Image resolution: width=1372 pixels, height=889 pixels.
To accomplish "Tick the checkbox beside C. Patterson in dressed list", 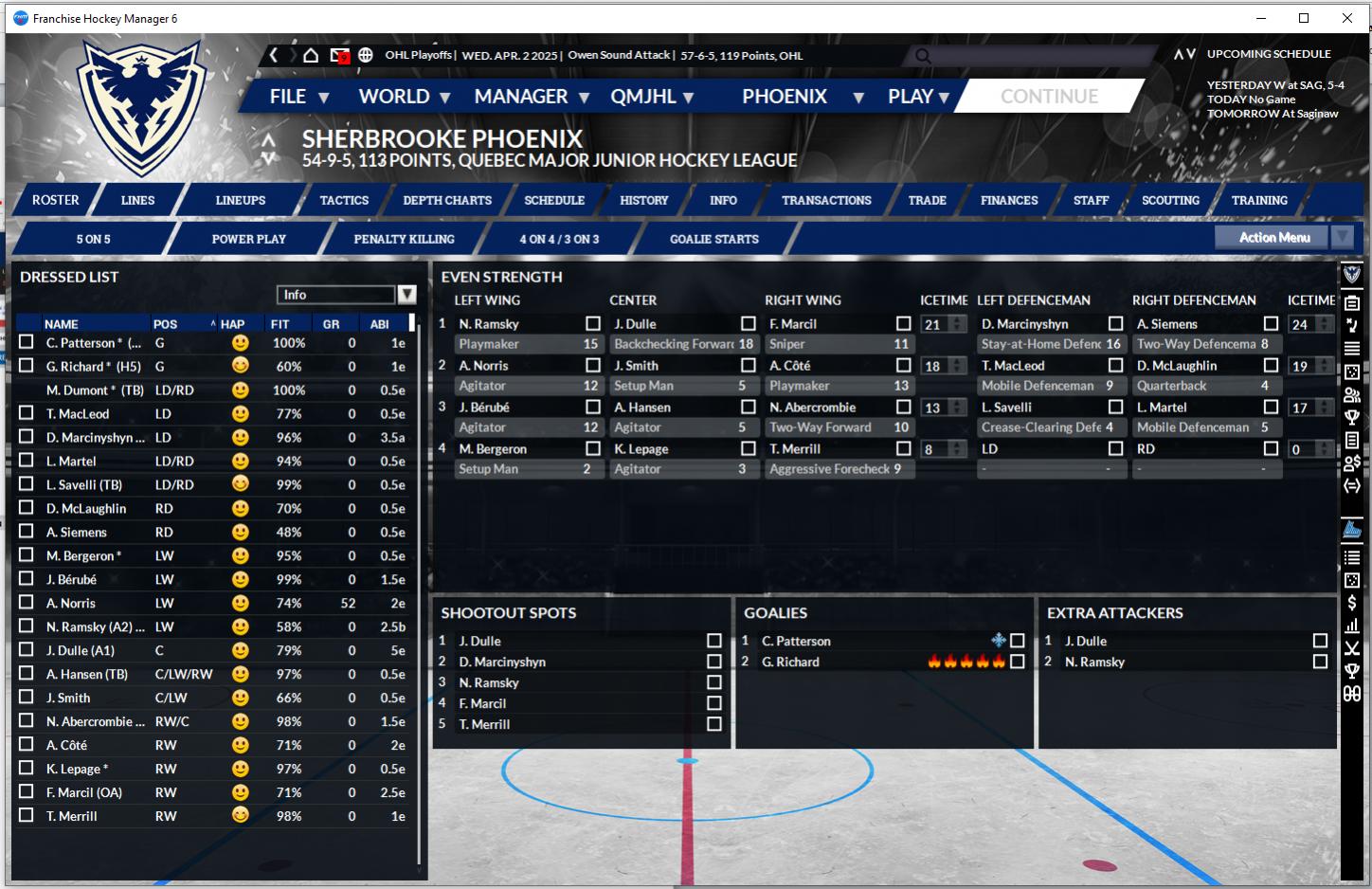I will (27, 342).
